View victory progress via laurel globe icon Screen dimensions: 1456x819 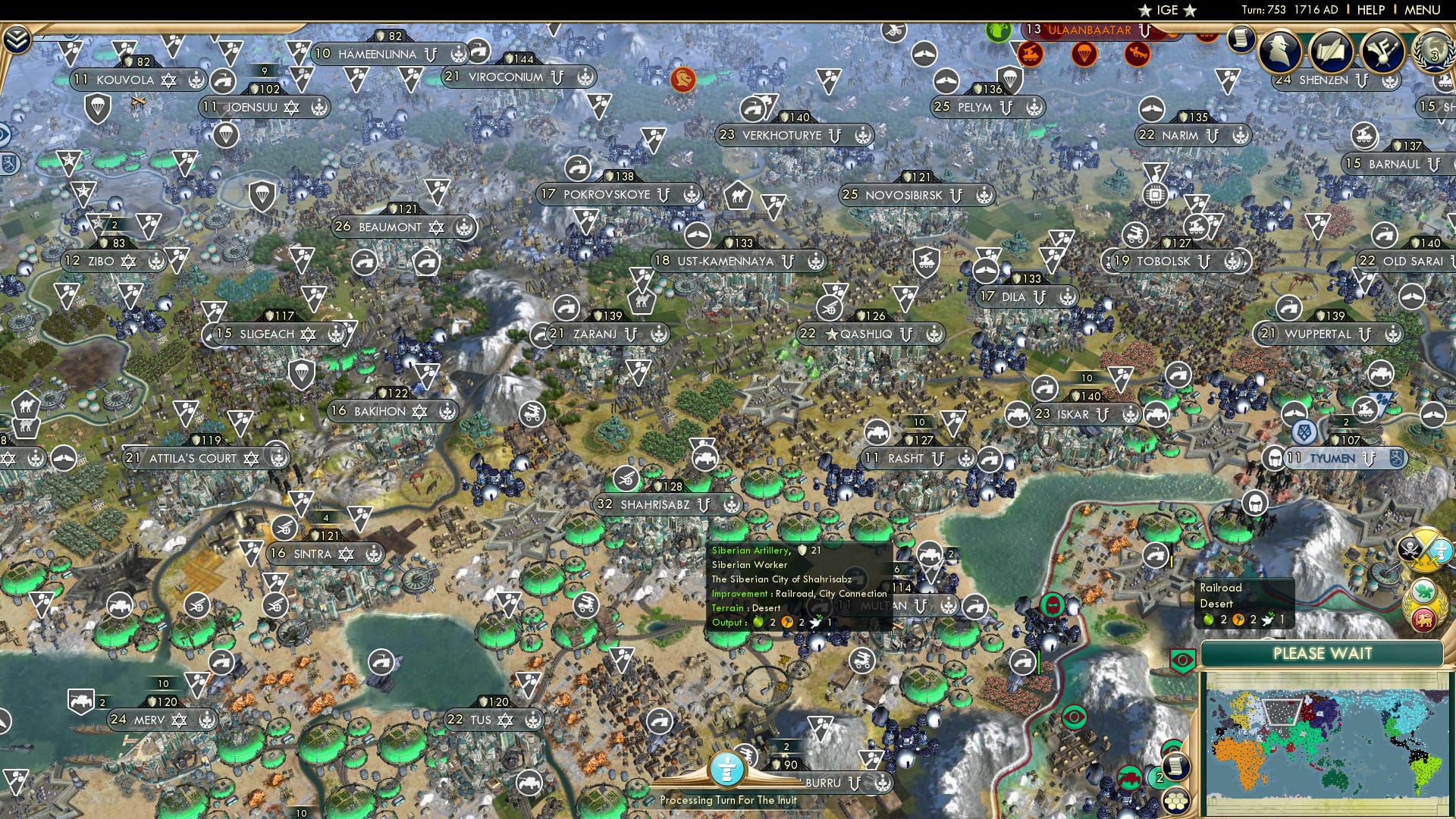tap(1432, 53)
